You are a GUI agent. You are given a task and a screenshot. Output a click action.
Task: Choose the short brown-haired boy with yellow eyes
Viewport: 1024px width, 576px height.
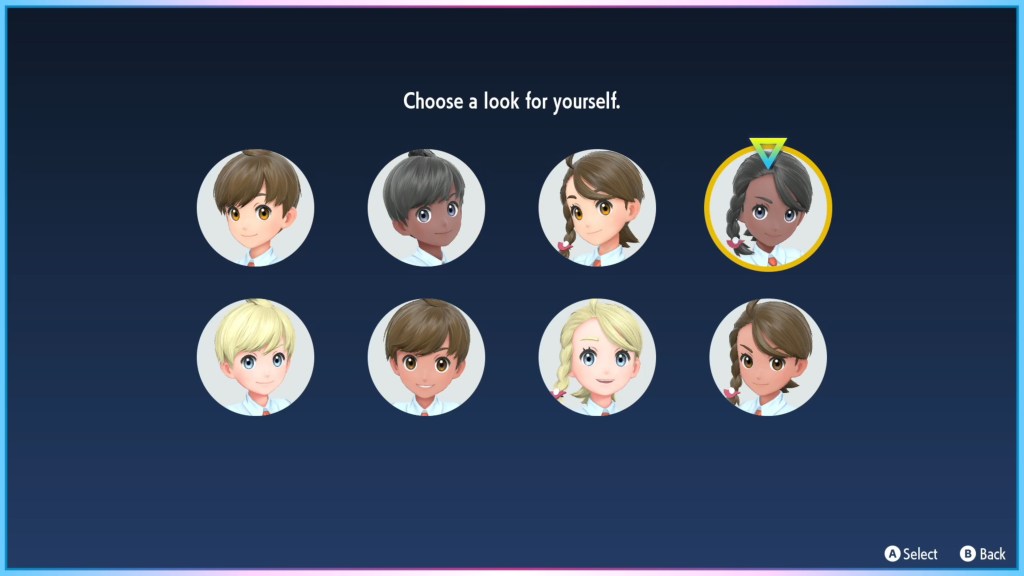(255, 208)
